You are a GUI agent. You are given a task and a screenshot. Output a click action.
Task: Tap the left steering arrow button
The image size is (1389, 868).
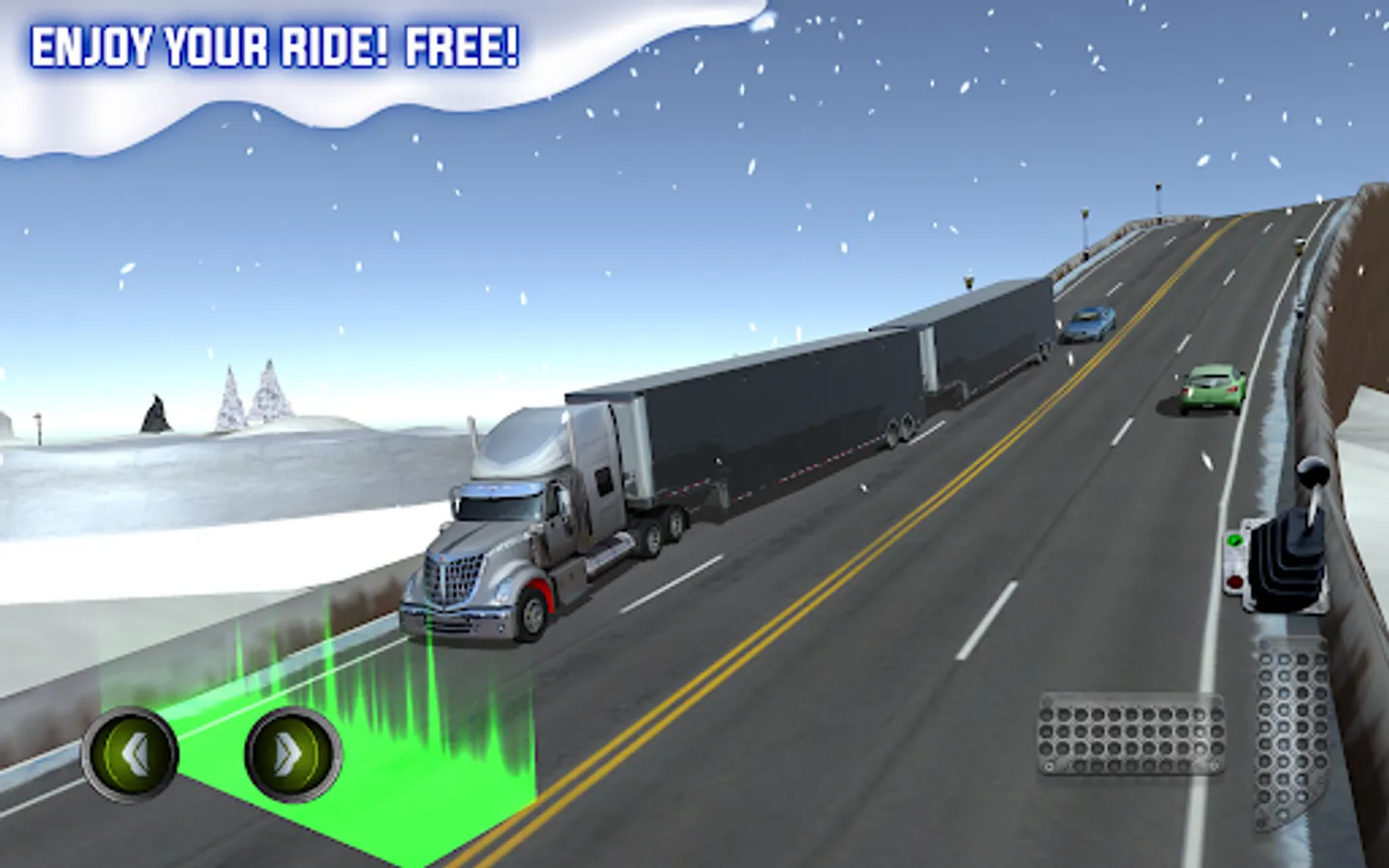(130, 754)
